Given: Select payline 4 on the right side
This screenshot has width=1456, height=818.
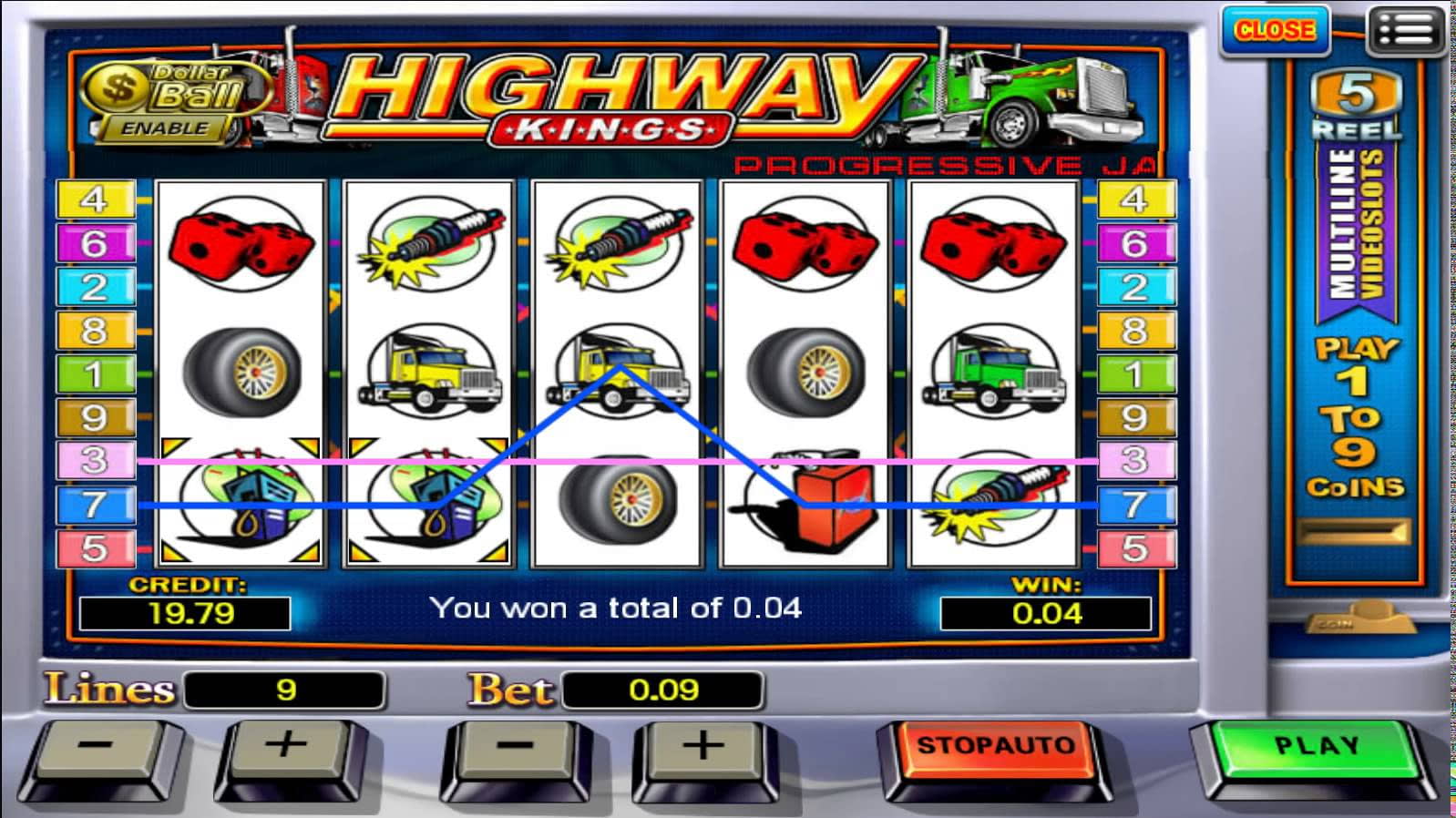Looking at the screenshot, I should tap(1134, 199).
